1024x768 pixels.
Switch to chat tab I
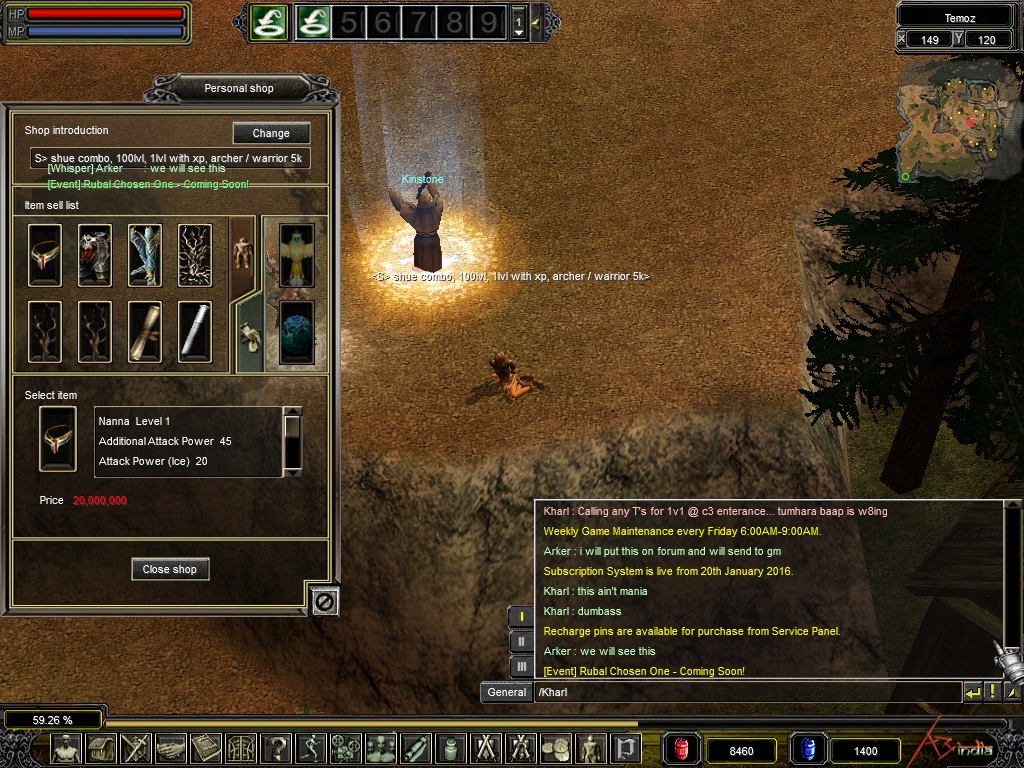tap(521, 617)
